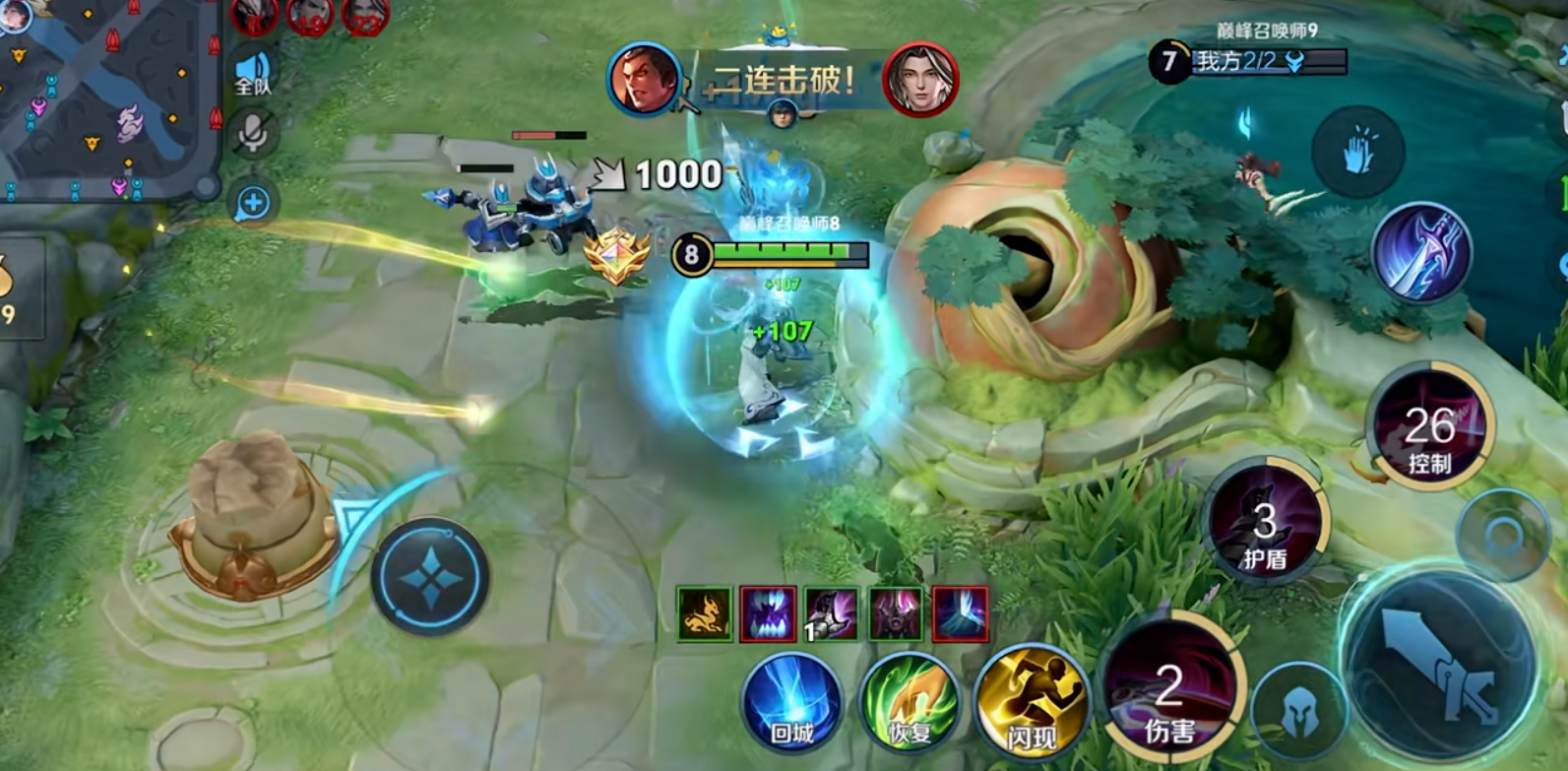This screenshot has height=771, width=1568.
Task: Select the purple fanged jaws item slot
Action: click(768, 613)
